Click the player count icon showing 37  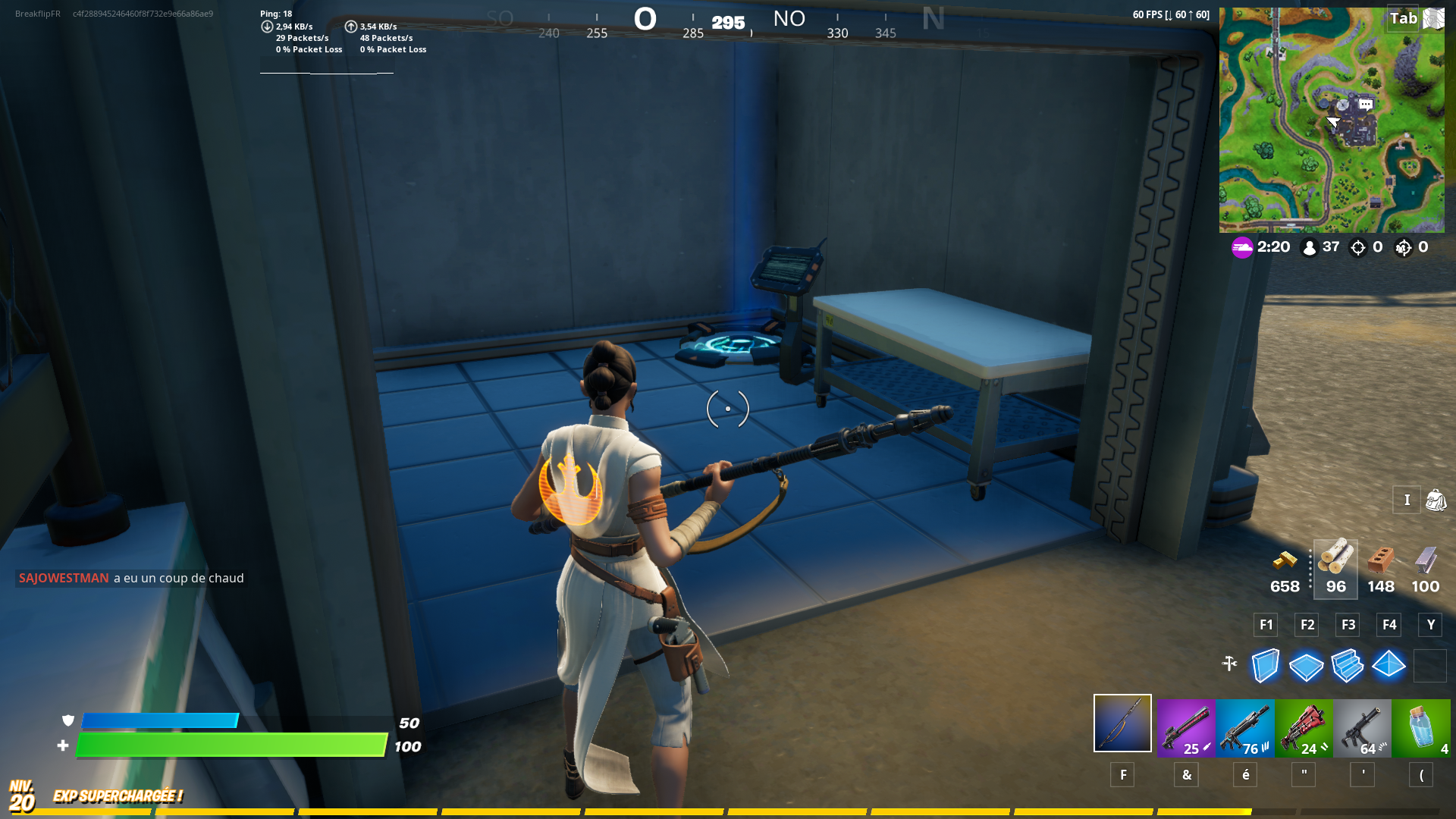pyautogui.click(x=1308, y=247)
